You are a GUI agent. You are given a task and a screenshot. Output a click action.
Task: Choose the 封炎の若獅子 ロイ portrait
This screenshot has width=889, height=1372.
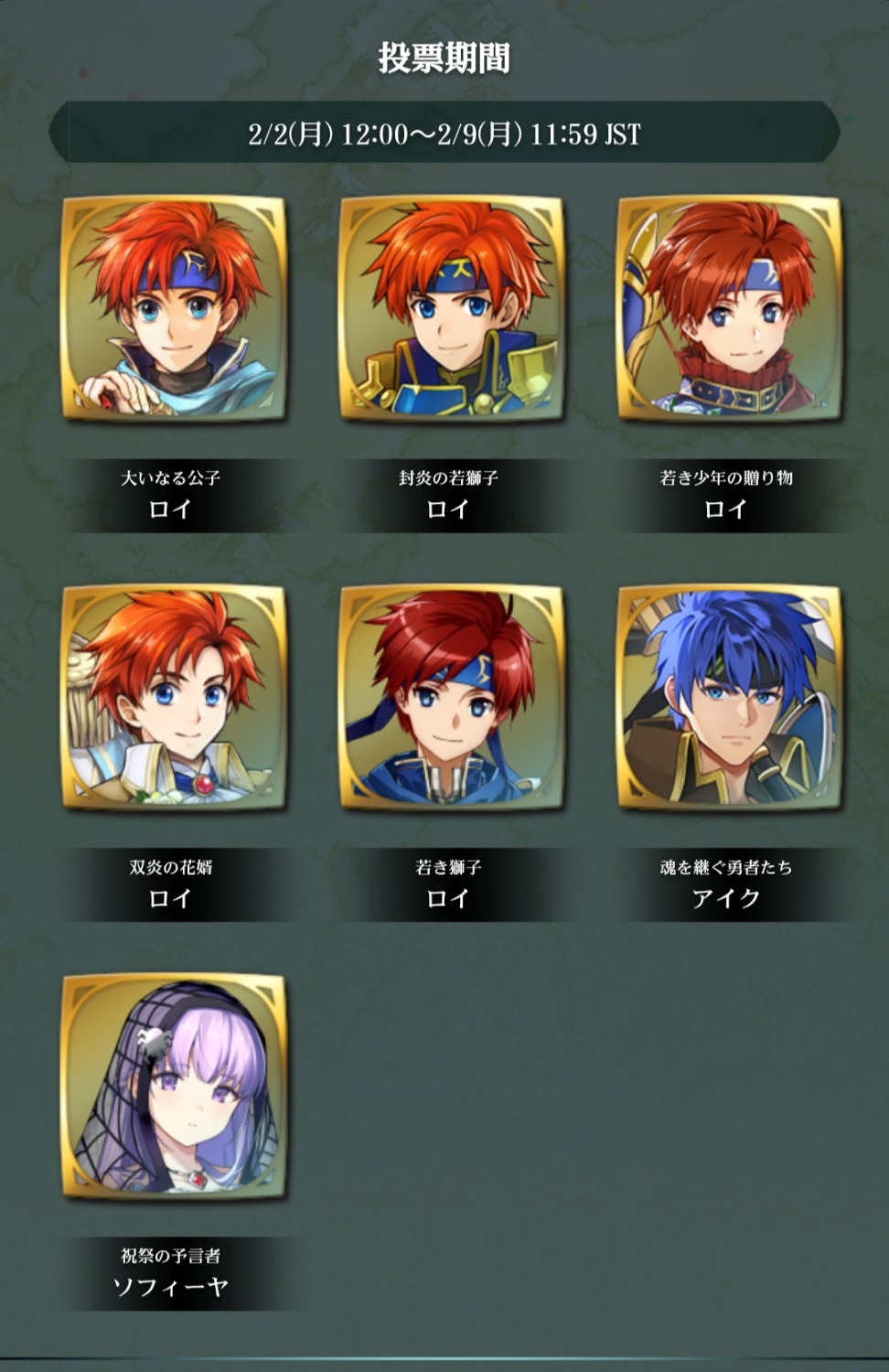451,309
